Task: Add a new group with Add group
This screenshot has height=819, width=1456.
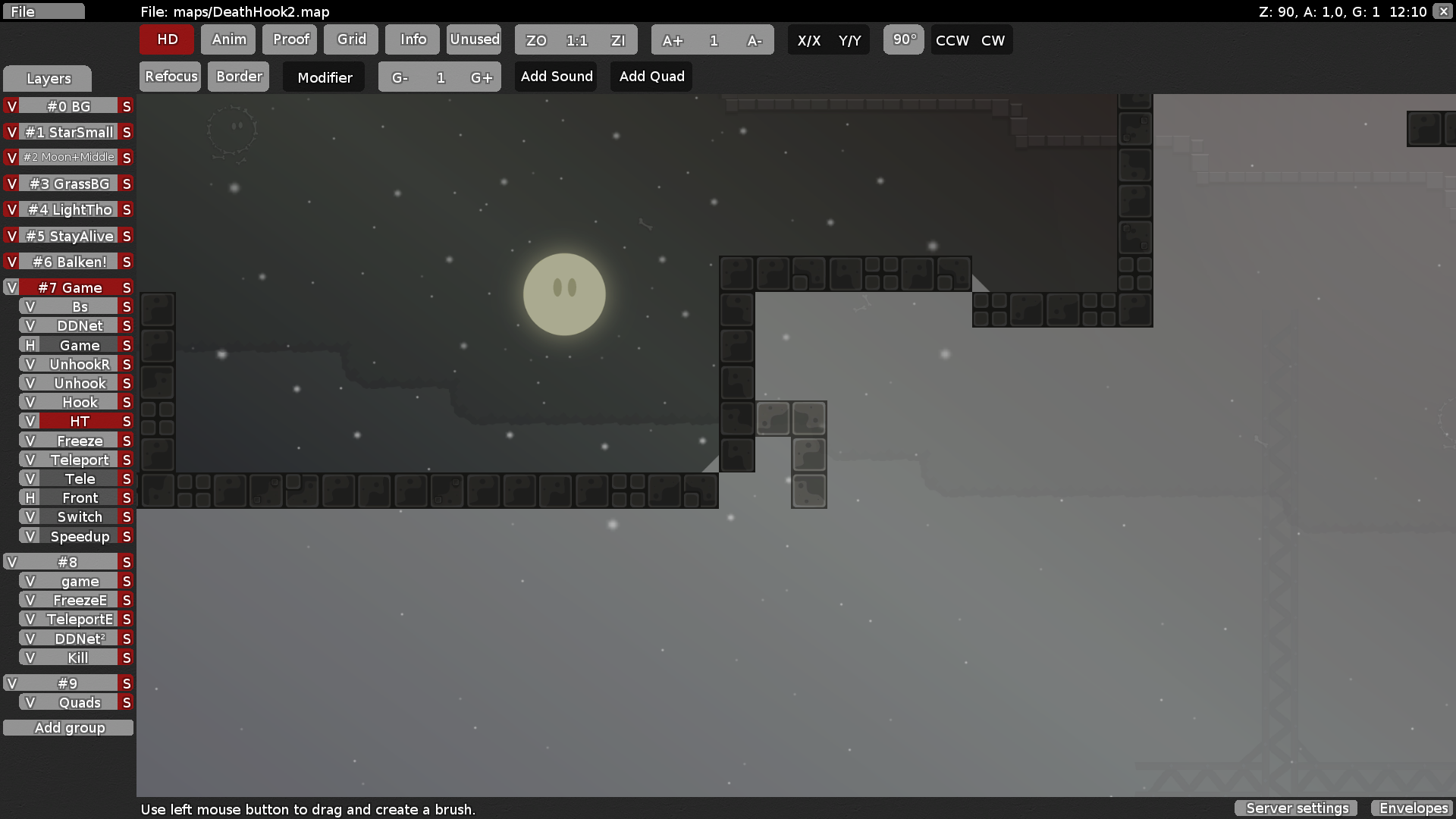Action: pos(68,727)
